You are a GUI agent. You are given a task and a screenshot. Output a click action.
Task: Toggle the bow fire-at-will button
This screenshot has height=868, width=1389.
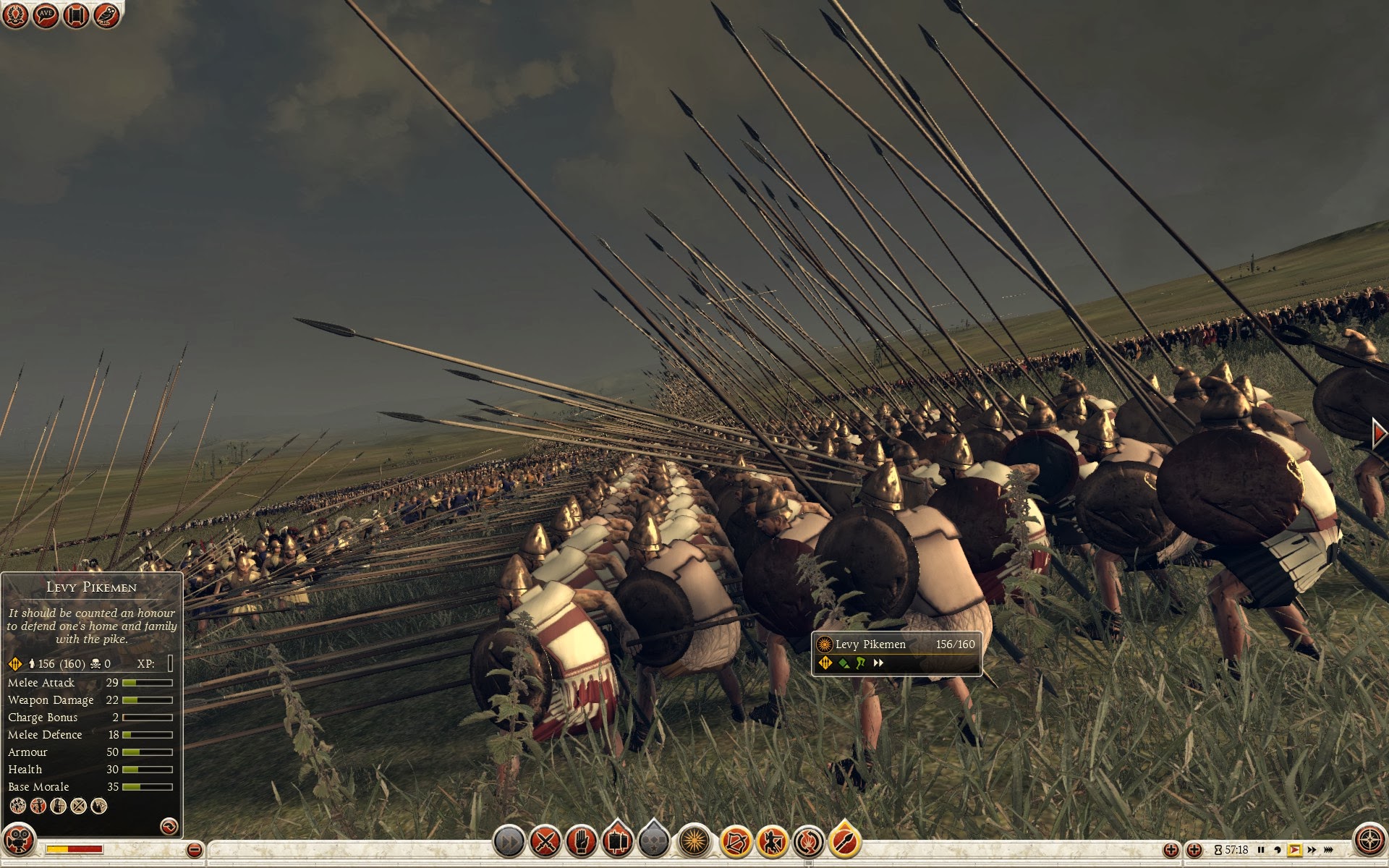coord(736,842)
